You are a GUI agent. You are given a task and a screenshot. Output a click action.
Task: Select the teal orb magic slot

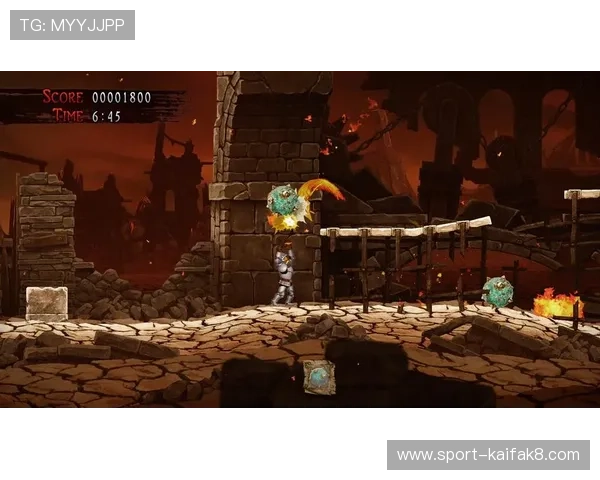point(319,377)
